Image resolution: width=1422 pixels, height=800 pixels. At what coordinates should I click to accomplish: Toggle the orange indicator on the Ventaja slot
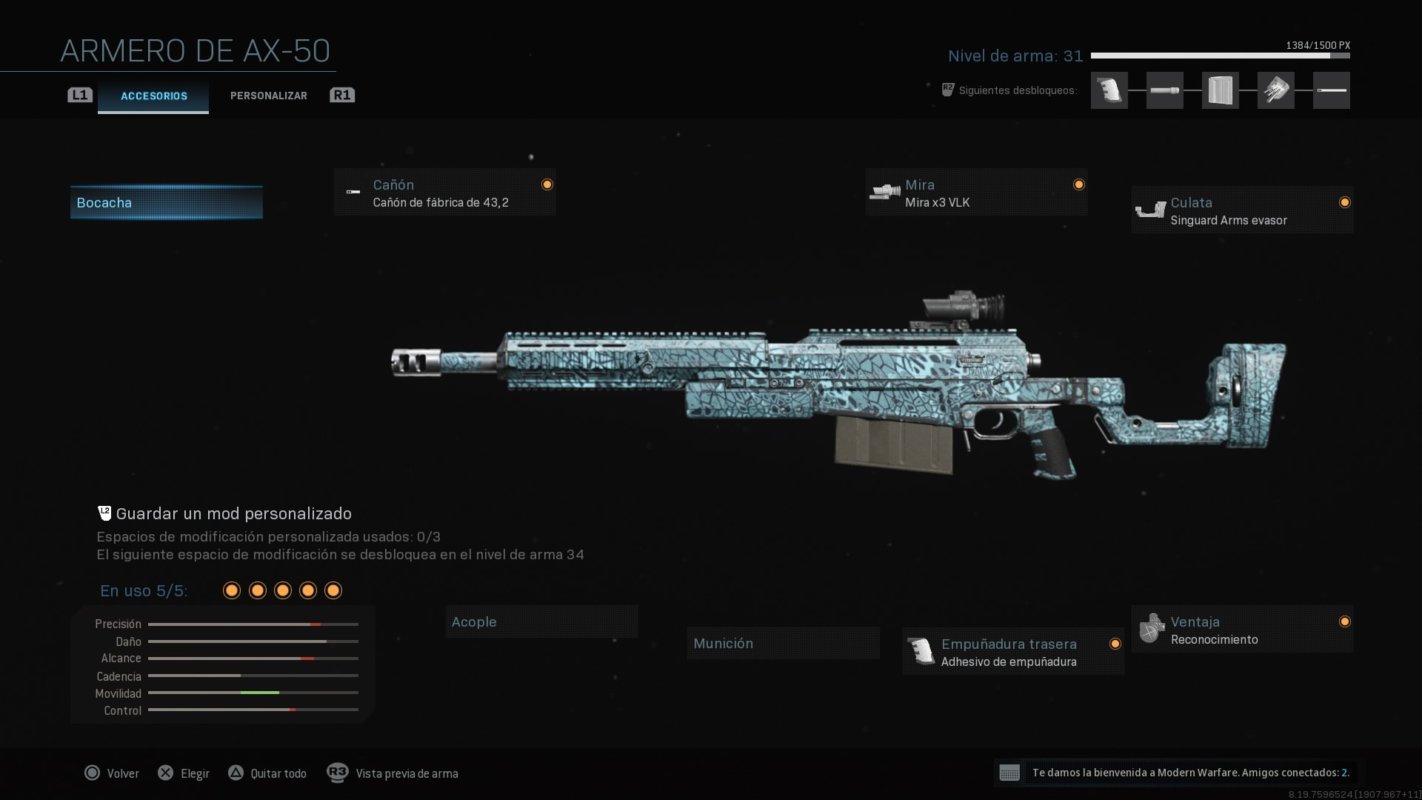point(1345,621)
